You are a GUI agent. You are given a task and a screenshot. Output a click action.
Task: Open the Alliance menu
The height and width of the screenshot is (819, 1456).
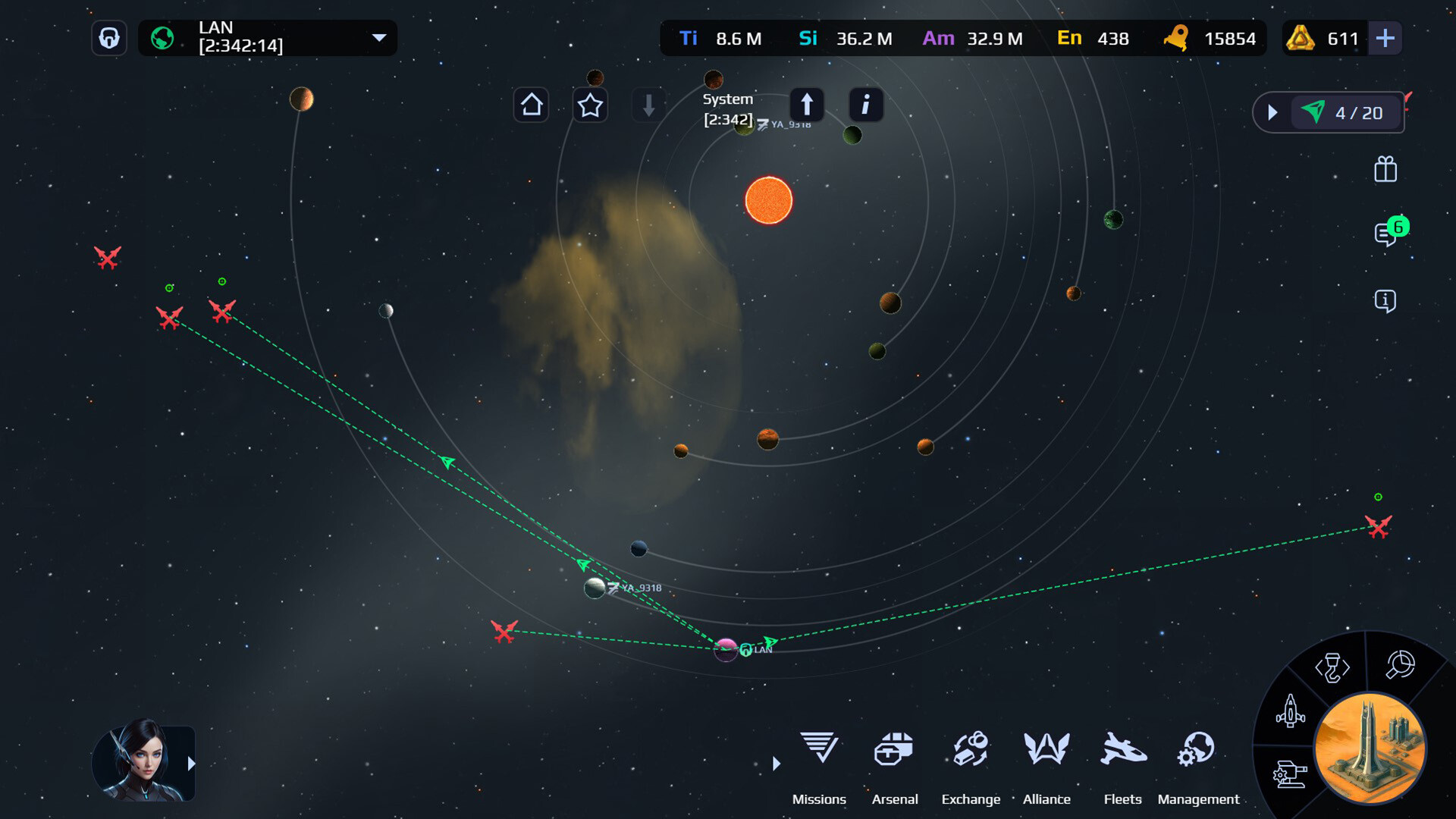coord(1046,751)
